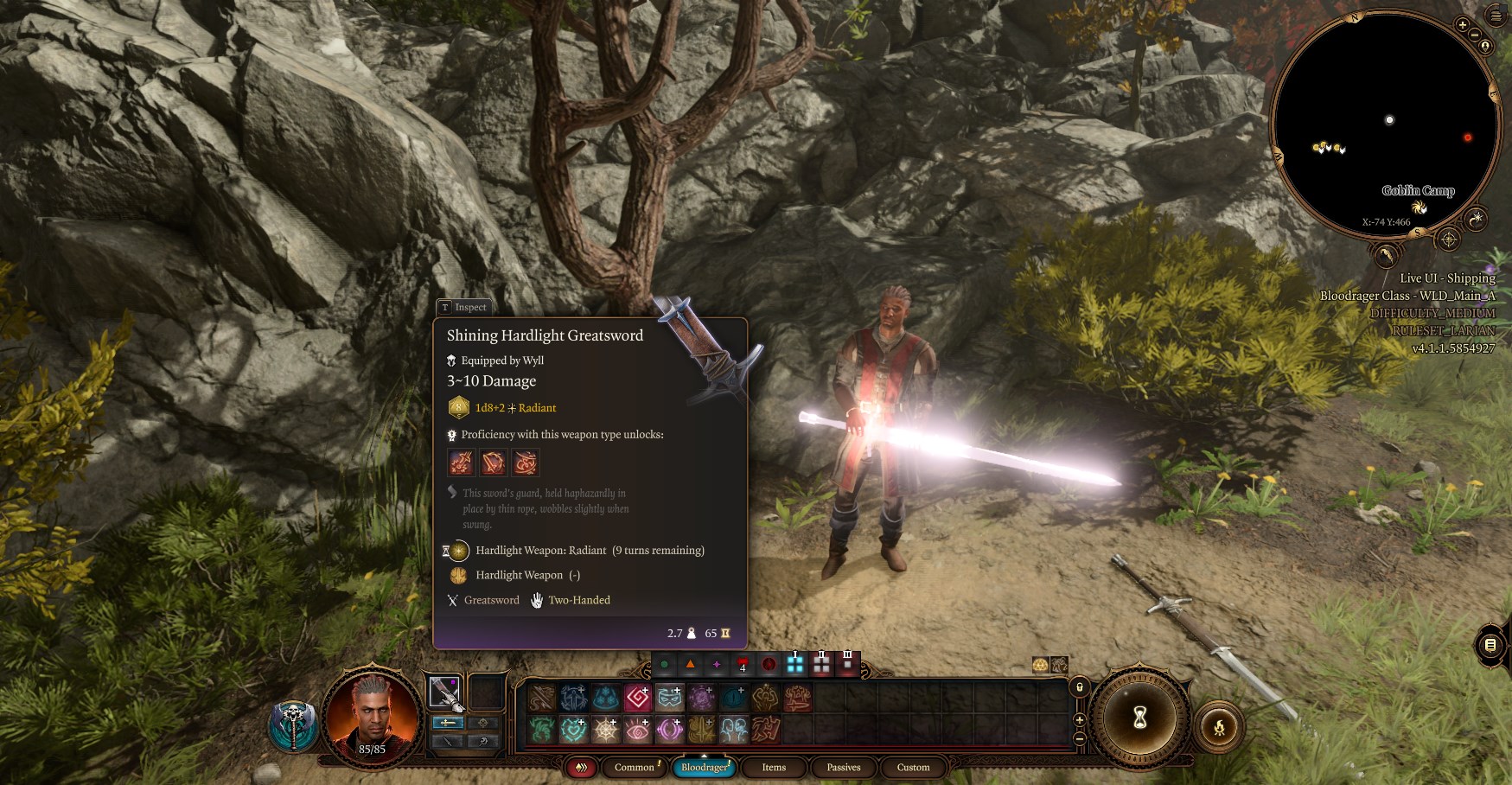Remove a hotbar row with minus button
Image resolution: width=1512 pixels, height=785 pixels.
coord(1079,738)
